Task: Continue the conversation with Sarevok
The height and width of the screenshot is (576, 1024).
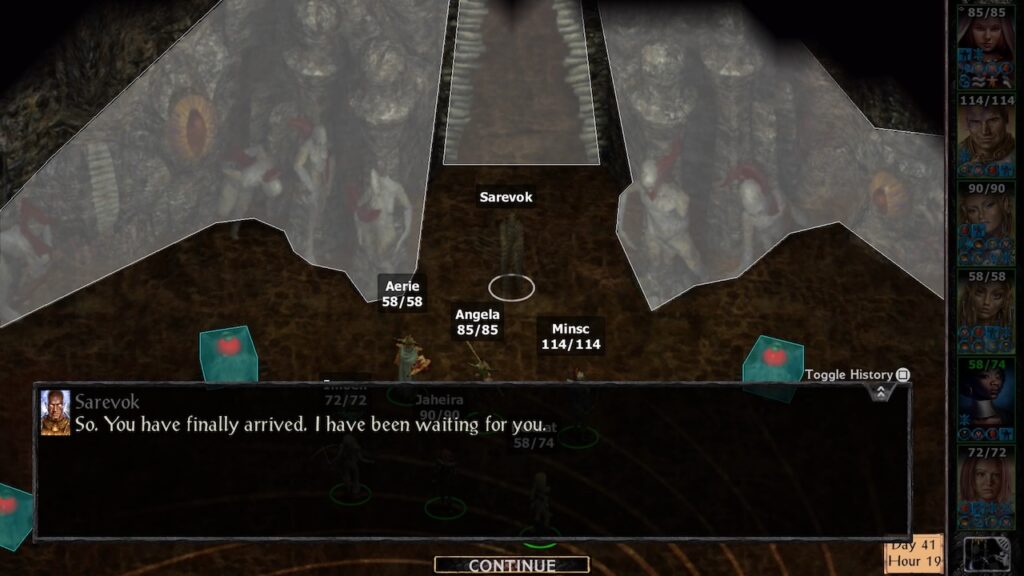Action: pyautogui.click(x=512, y=565)
